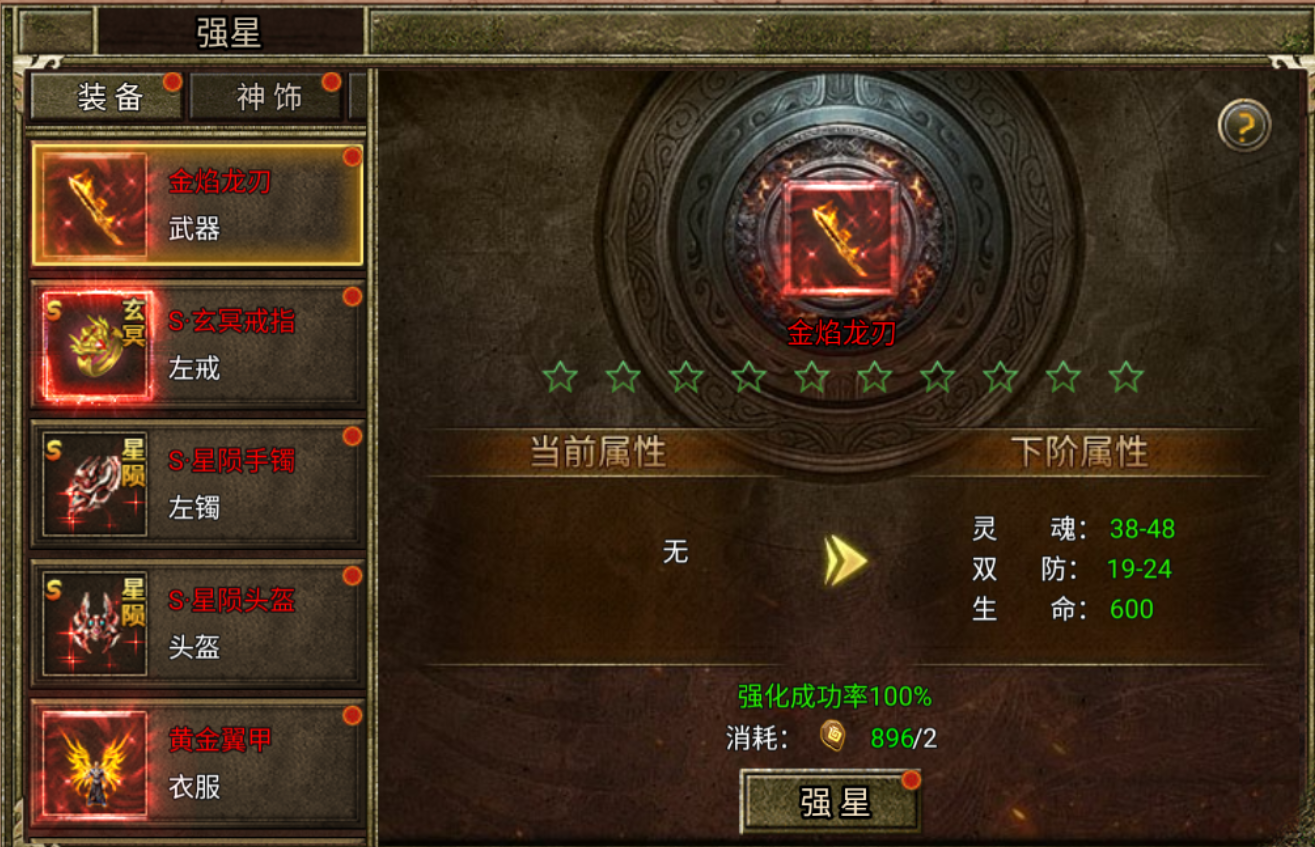Screen dimensions: 1315x847
Task: Click the yellow arrow between current and next attributes
Action: pyautogui.click(x=845, y=560)
